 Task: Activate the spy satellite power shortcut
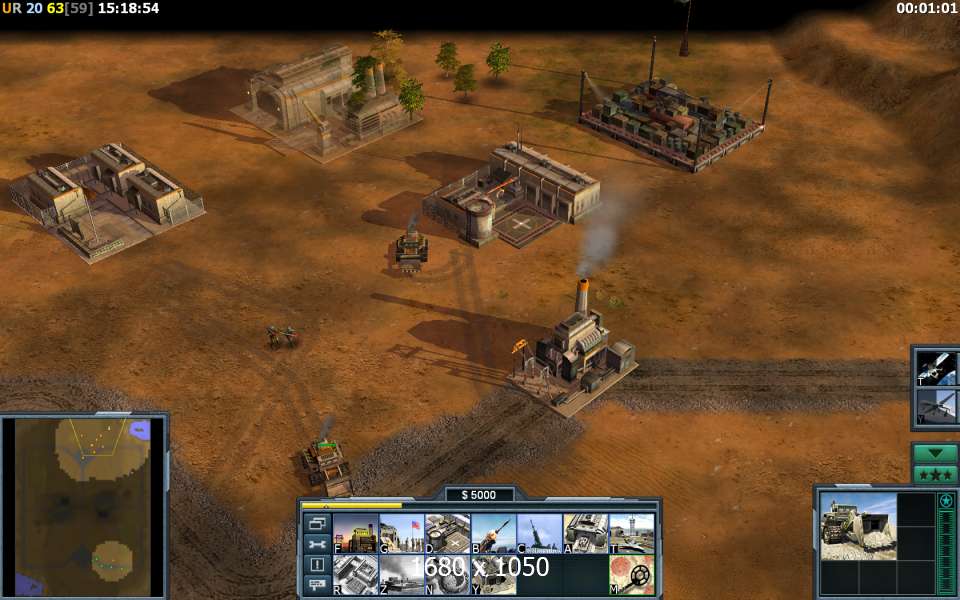point(938,367)
